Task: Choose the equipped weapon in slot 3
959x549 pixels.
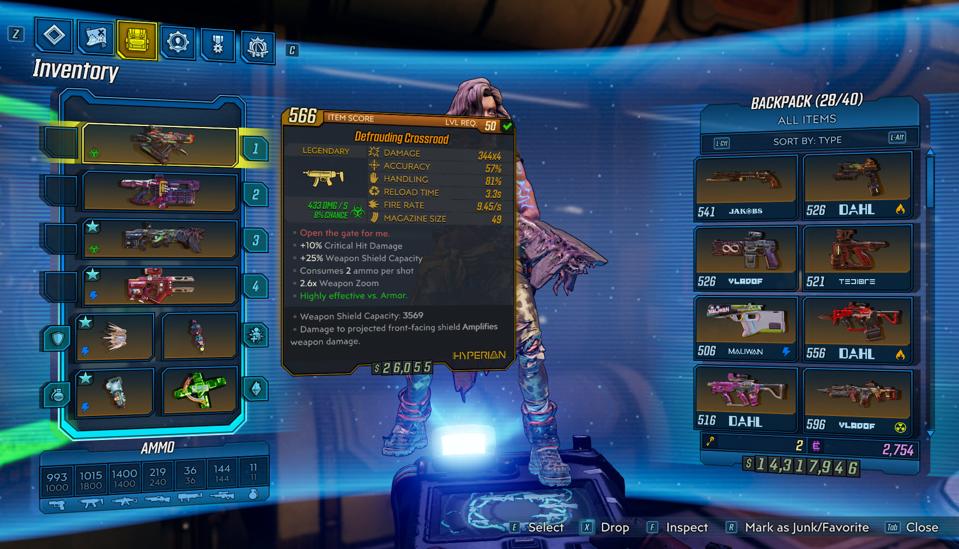Action: [x=160, y=239]
